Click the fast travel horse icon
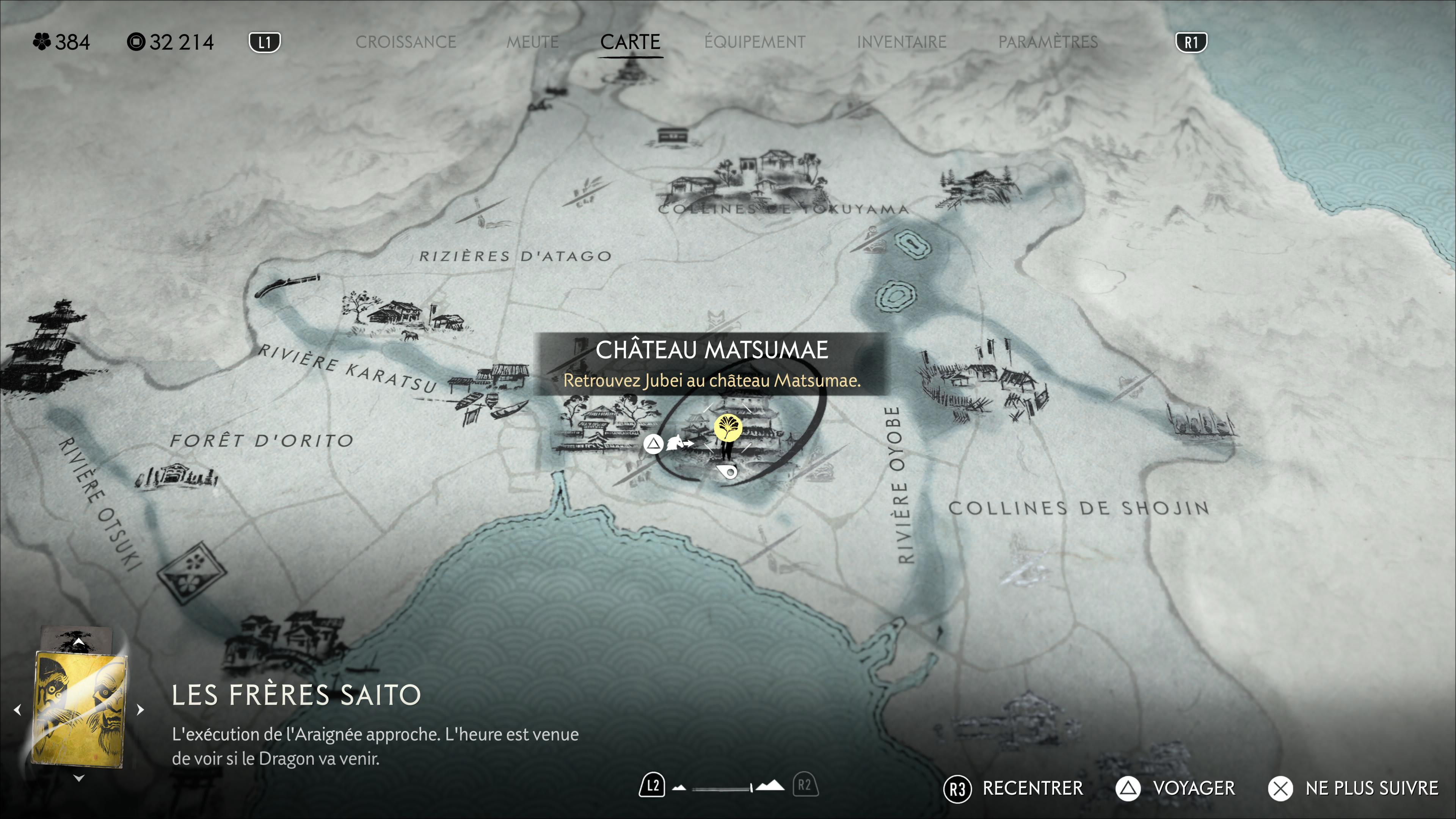1456x819 pixels. [678, 443]
